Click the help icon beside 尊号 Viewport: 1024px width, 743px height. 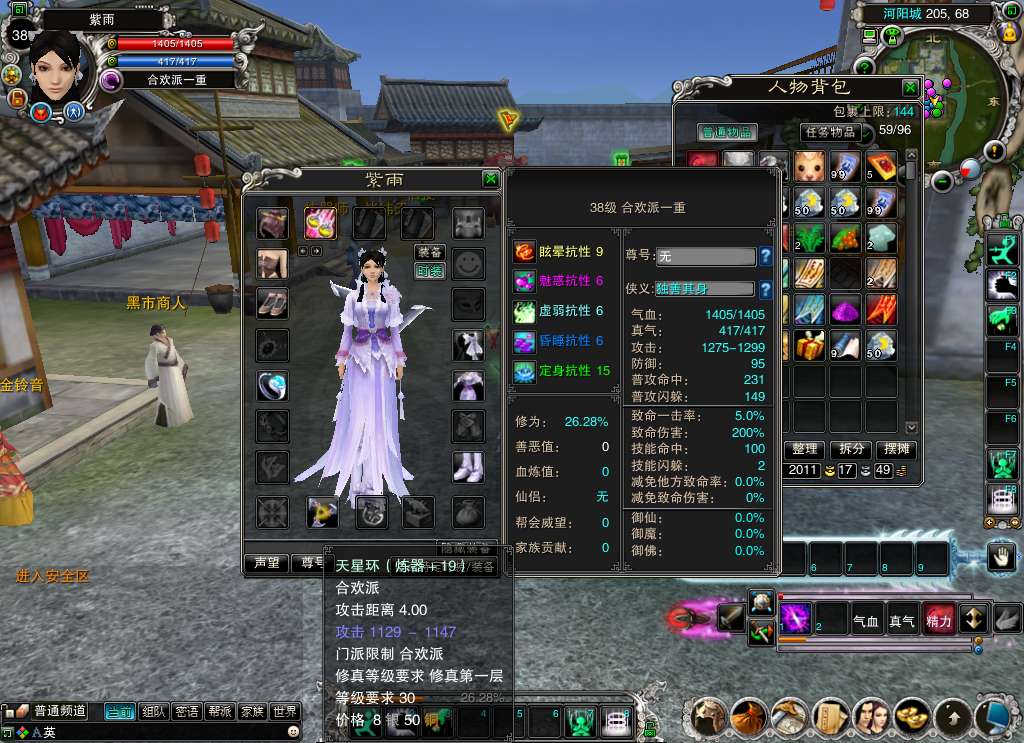[766, 257]
